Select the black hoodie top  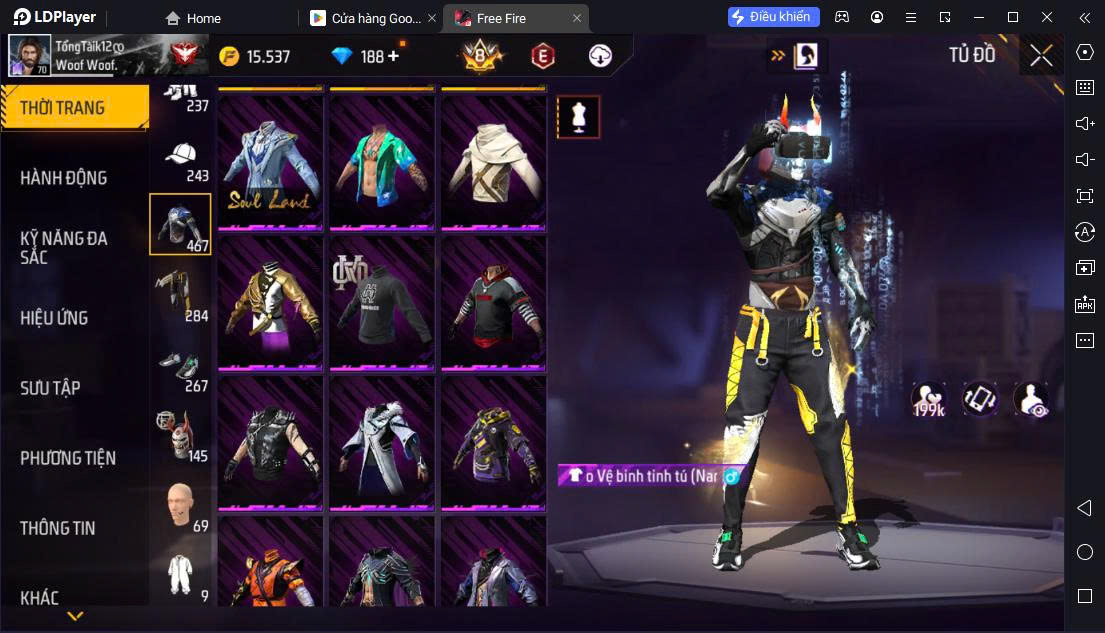coord(382,302)
